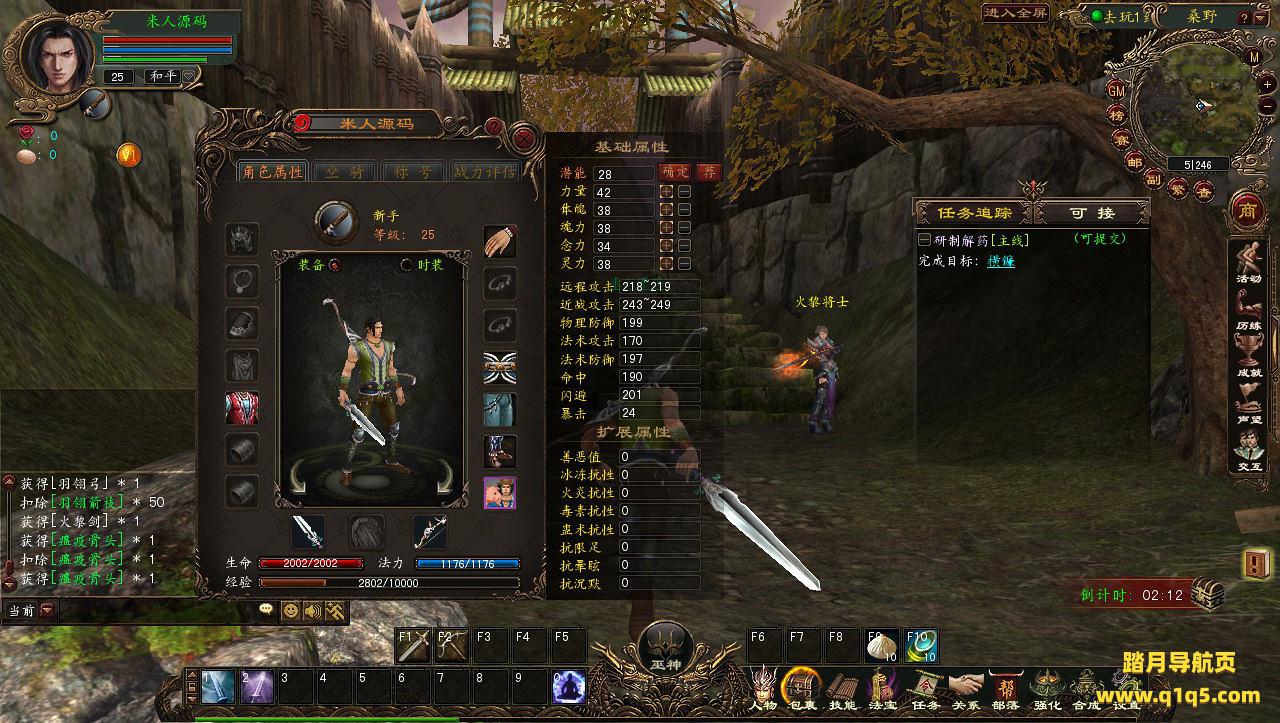Viewport: 1280px width, 723px height.
Task: Select the 时装 costume display option
Action: [407, 265]
